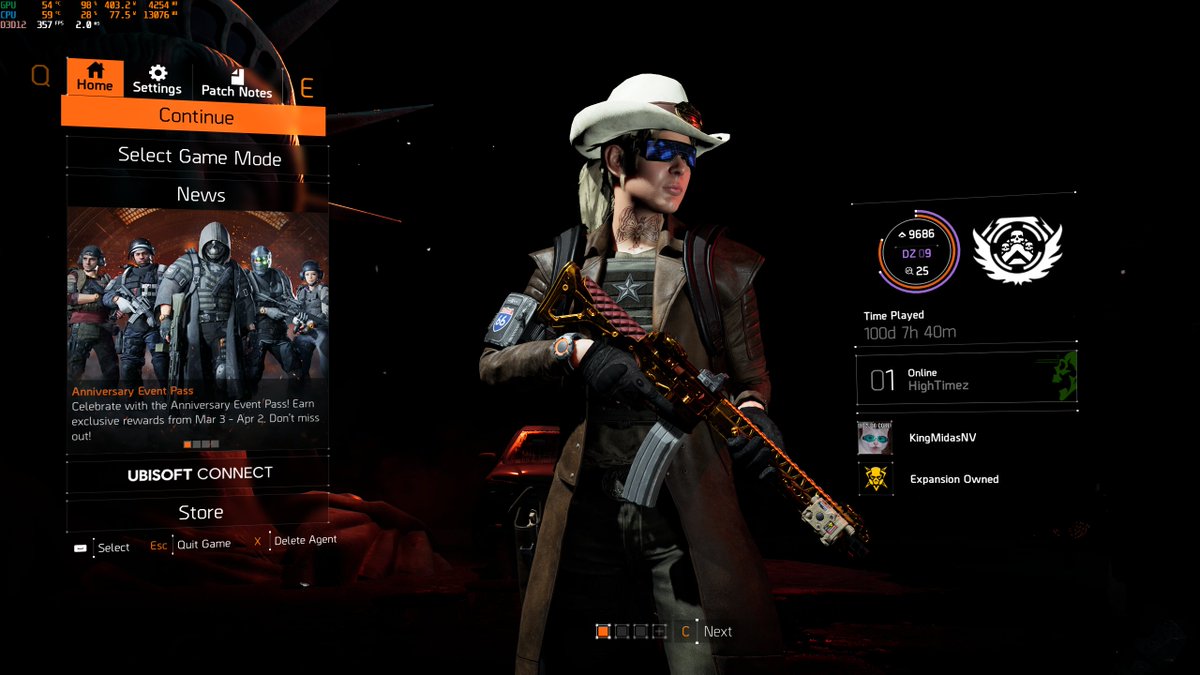Open the News section
This screenshot has height=675, width=1200.
(x=200, y=195)
